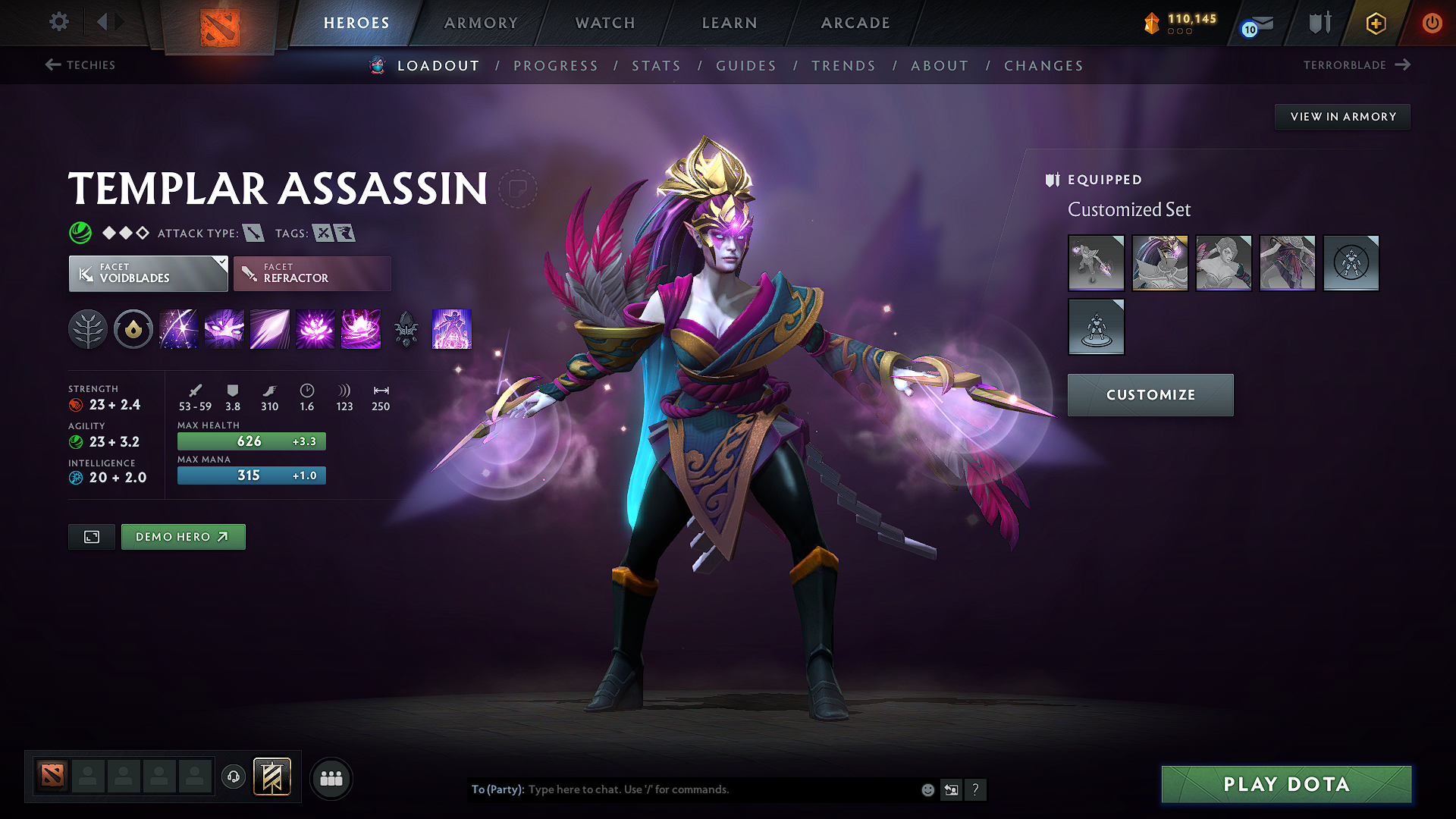Advance to Terrorblade with the forward arrow
Viewport: 1456px width, 819px height.
[1404, 65]
